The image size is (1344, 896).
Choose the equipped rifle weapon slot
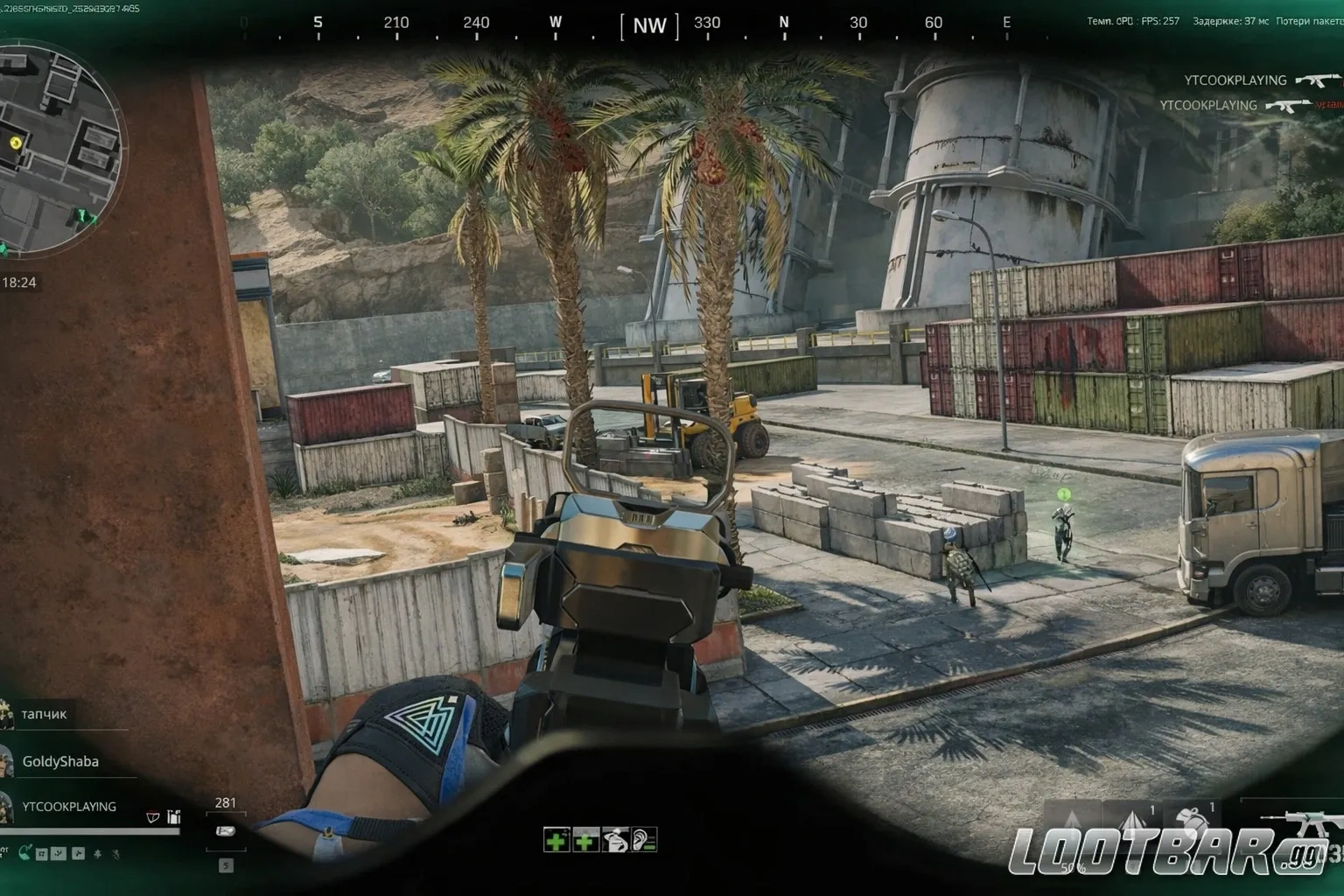[1302, 824]
